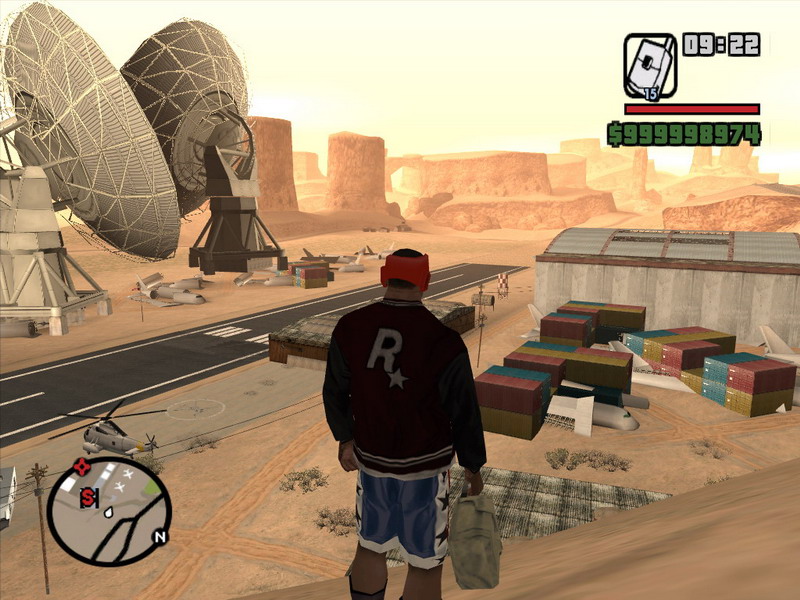Click the circular radar minimap
Screen dimensions: 800x600
pyautogui.click(x=109, y=511)
